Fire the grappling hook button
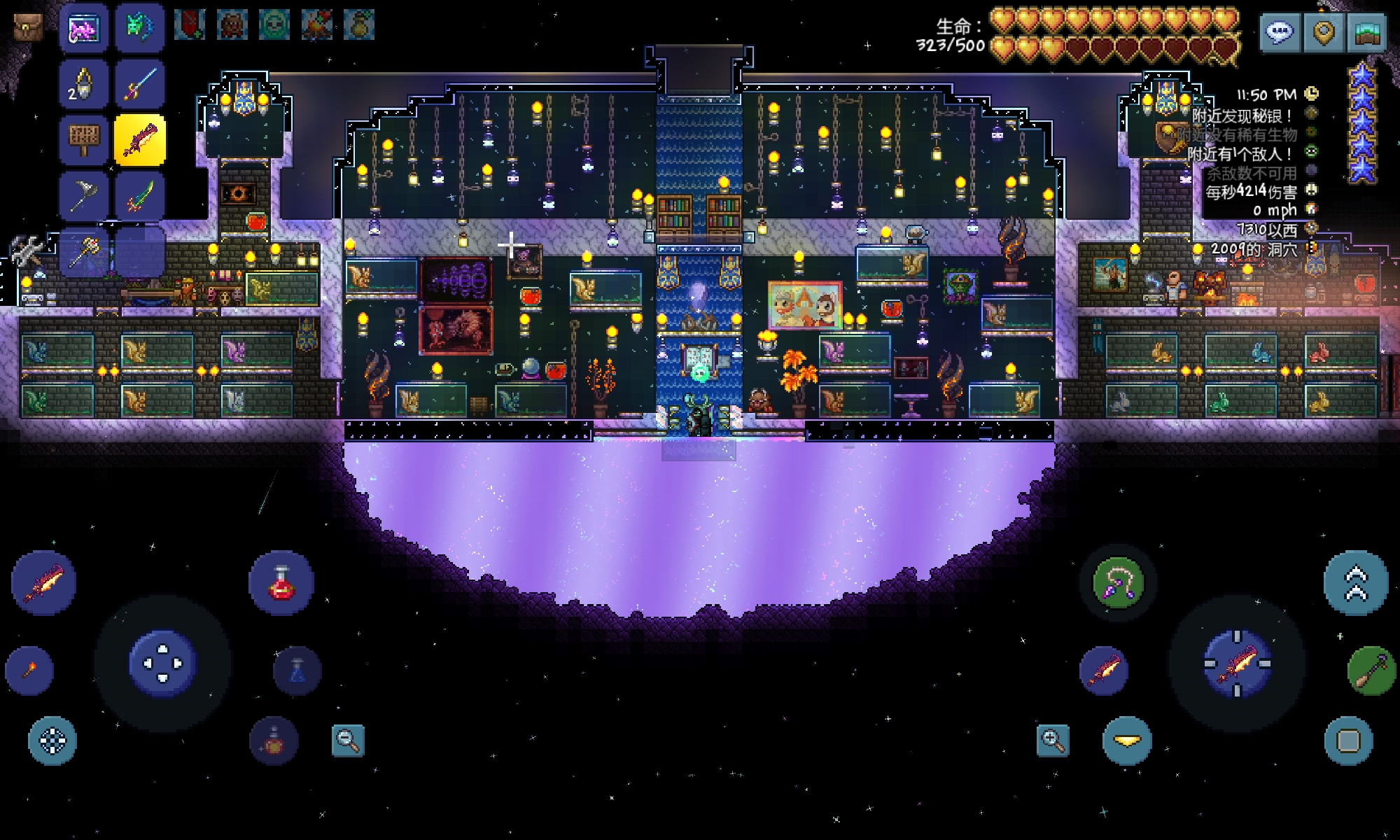 pos(1117,582)
